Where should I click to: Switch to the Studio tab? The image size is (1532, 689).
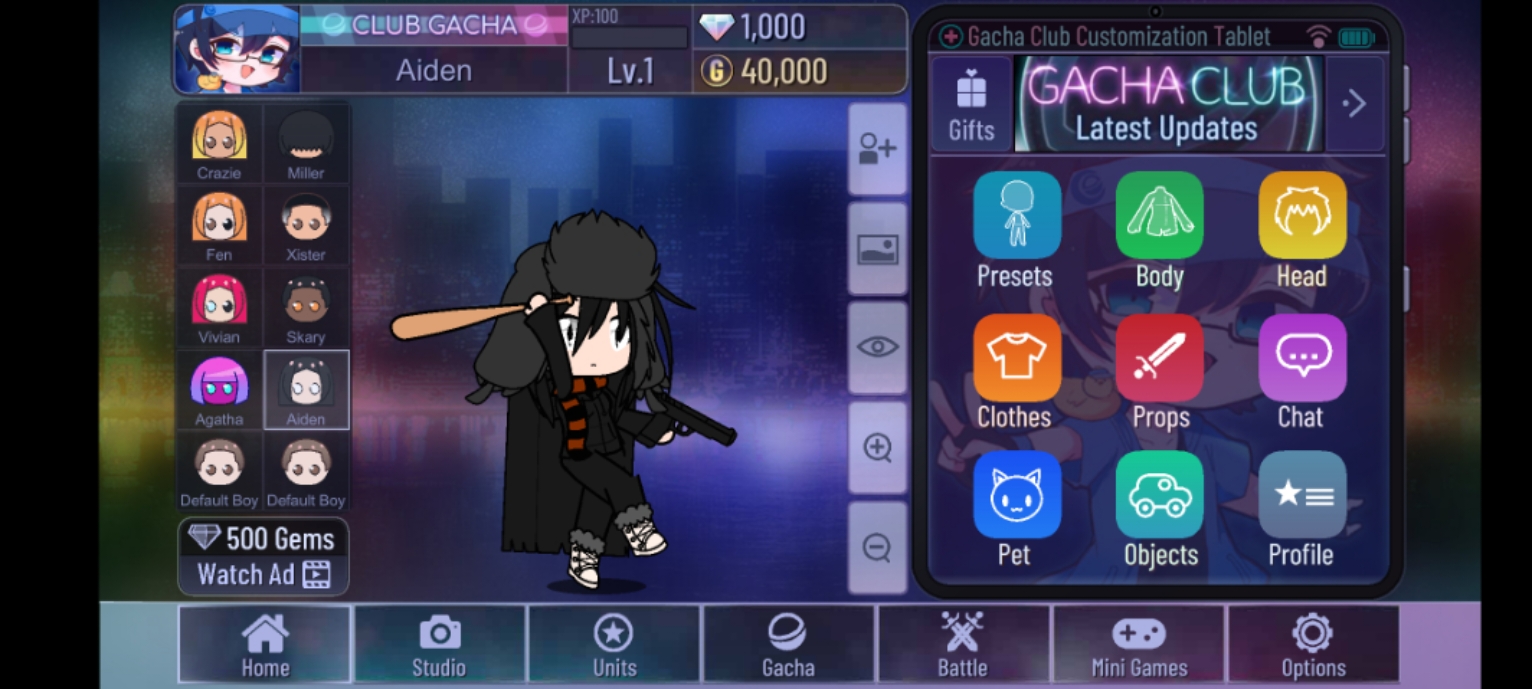click(439, 645)
